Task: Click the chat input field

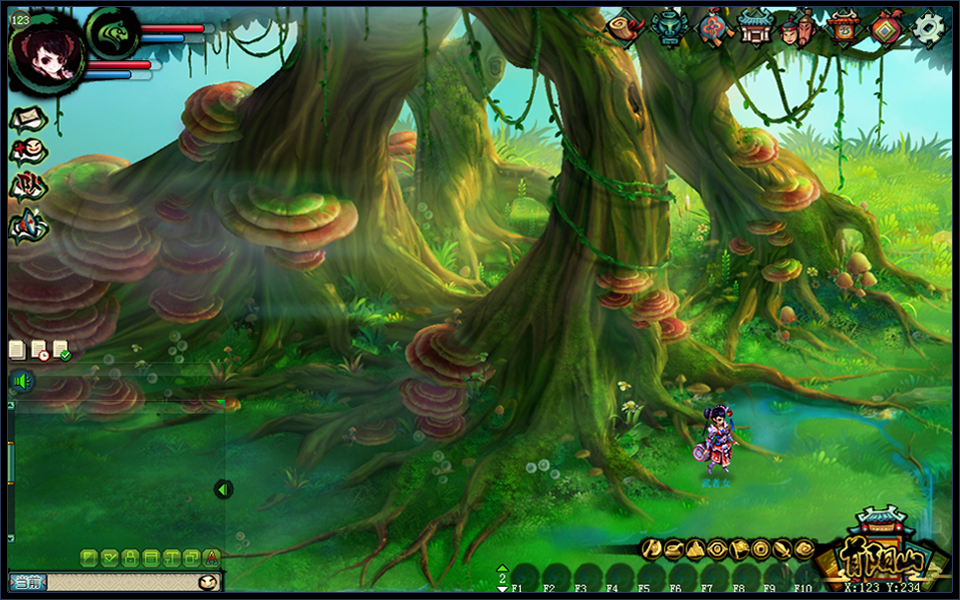Action: [118, 582]
